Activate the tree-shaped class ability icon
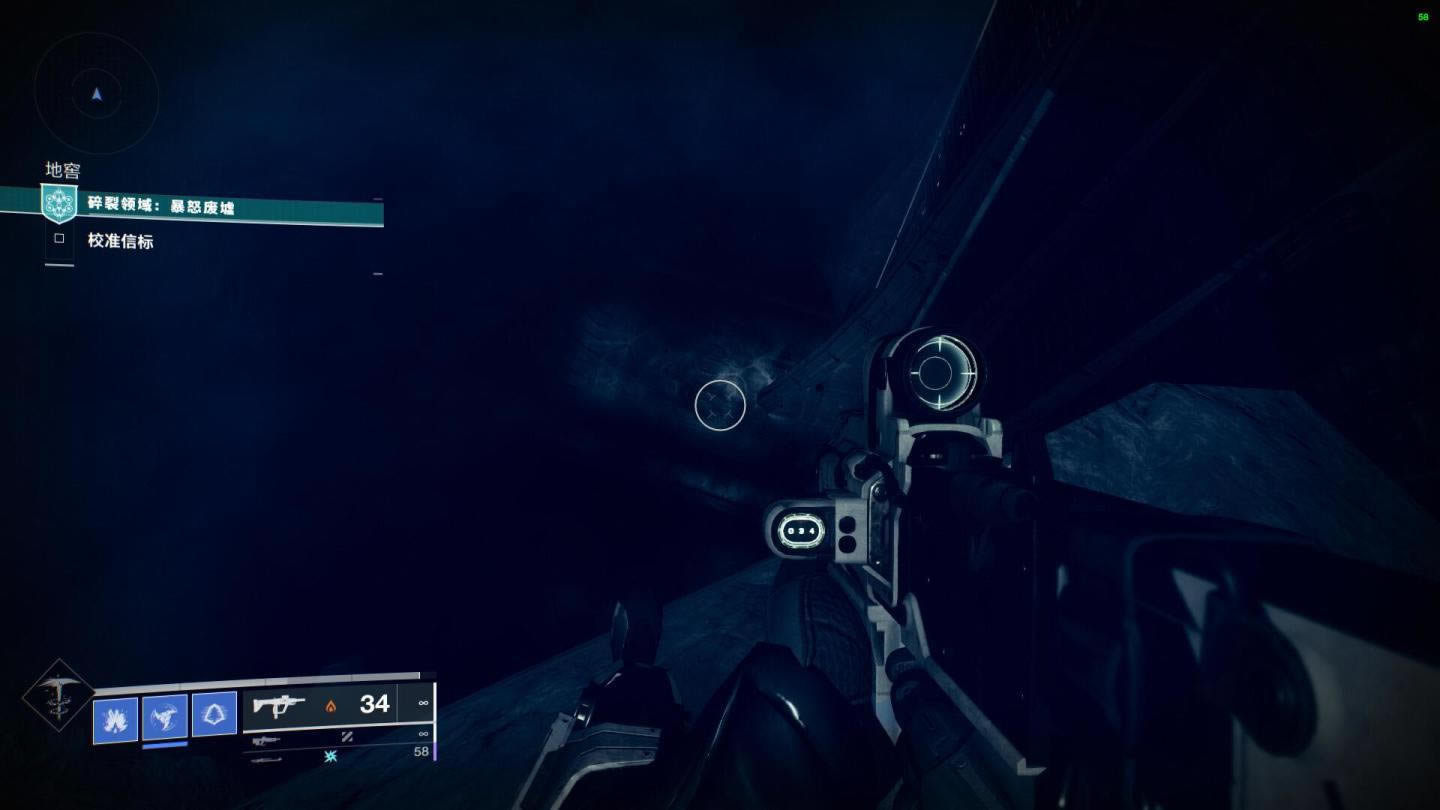The width and height of the screenshot is (1440, 810). tap(214, 714)
